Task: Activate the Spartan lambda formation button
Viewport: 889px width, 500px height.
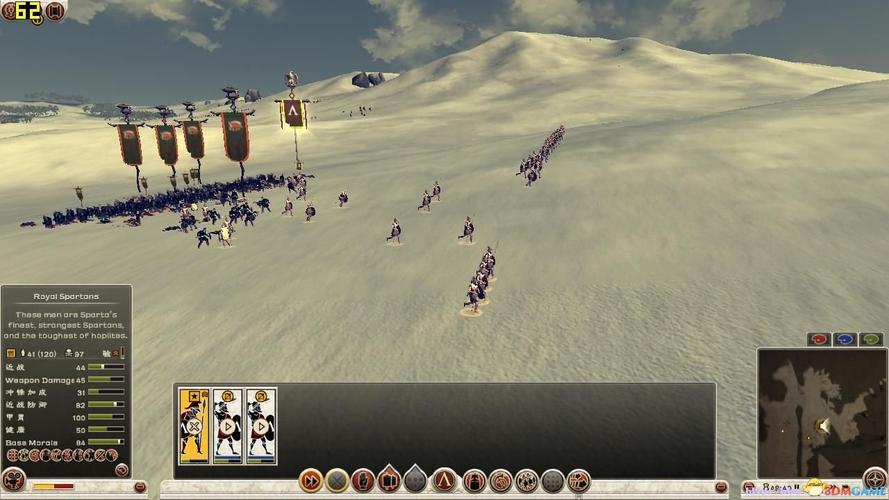Action: click(x=444, y=481)
